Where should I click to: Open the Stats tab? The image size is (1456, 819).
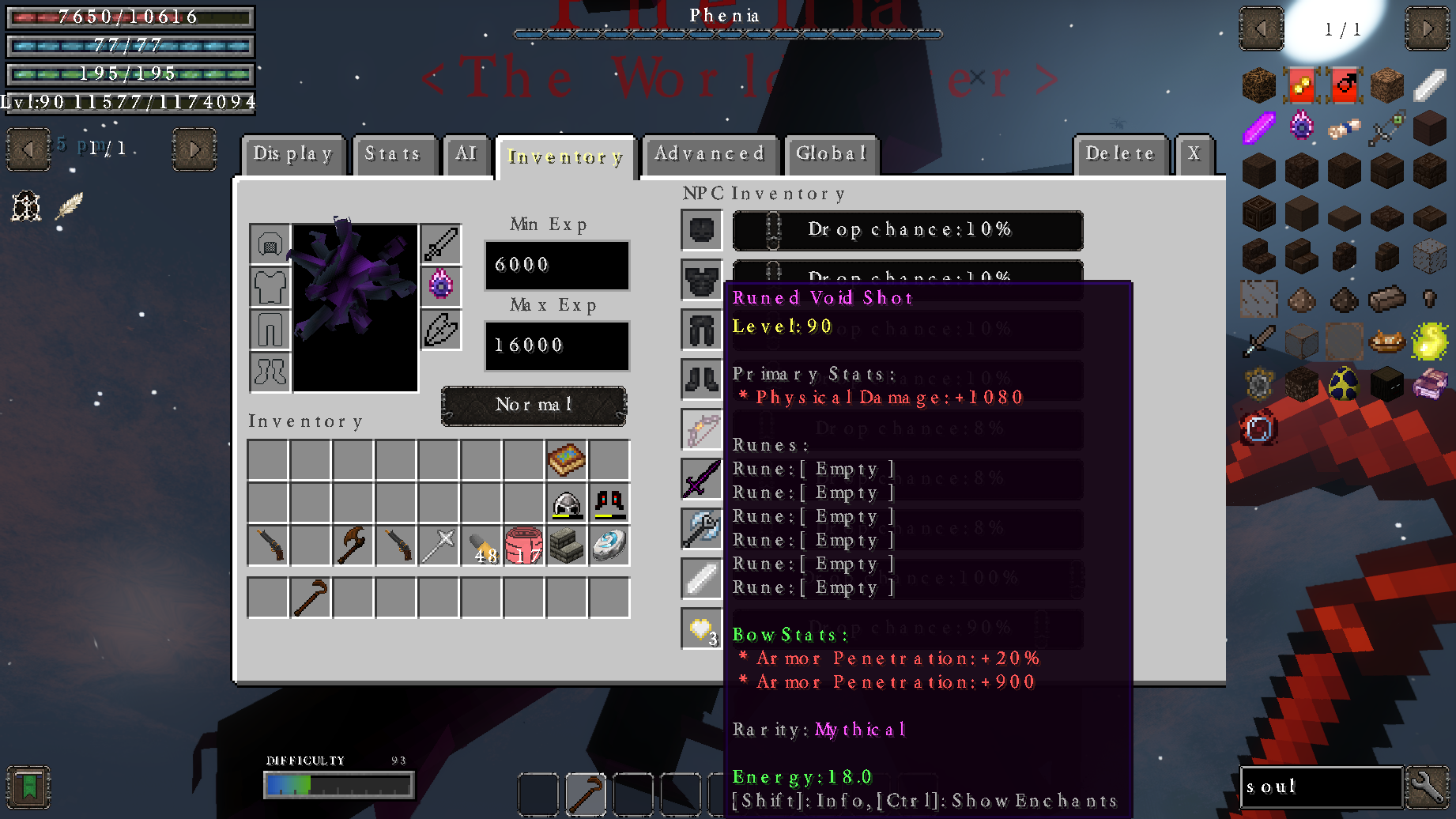(x=392, y=154)
